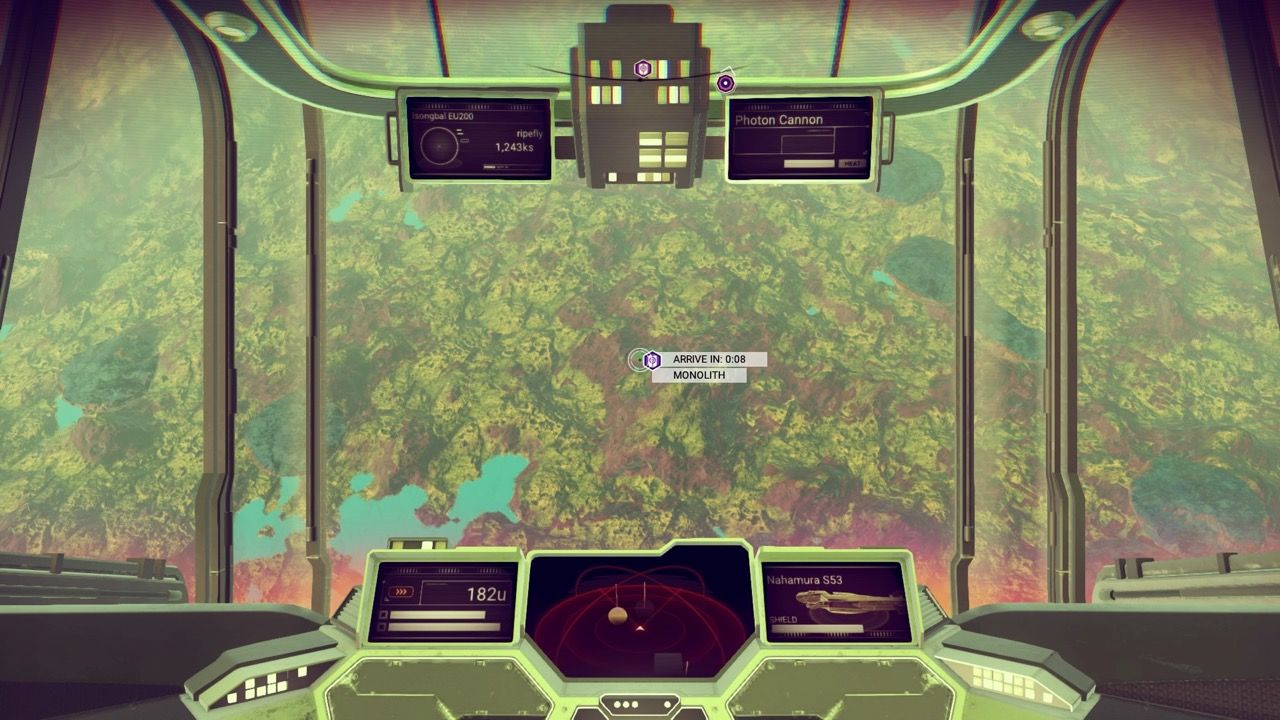Viewport: 1280px width, 720px height.
Task: Click the Photon Cannon title text
Action: pyautogui.click(x=778, y=119)
